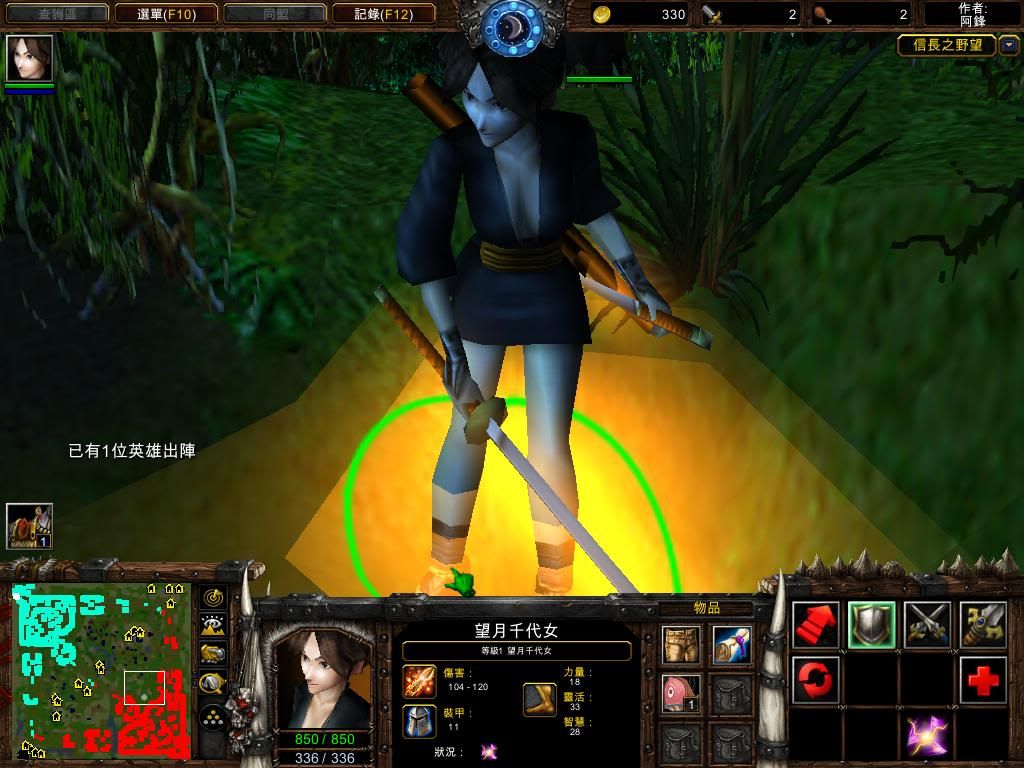Viewport: 1024px width, 768px height.
Task: Activate the red arrow move command
Action: coord(816,625)
